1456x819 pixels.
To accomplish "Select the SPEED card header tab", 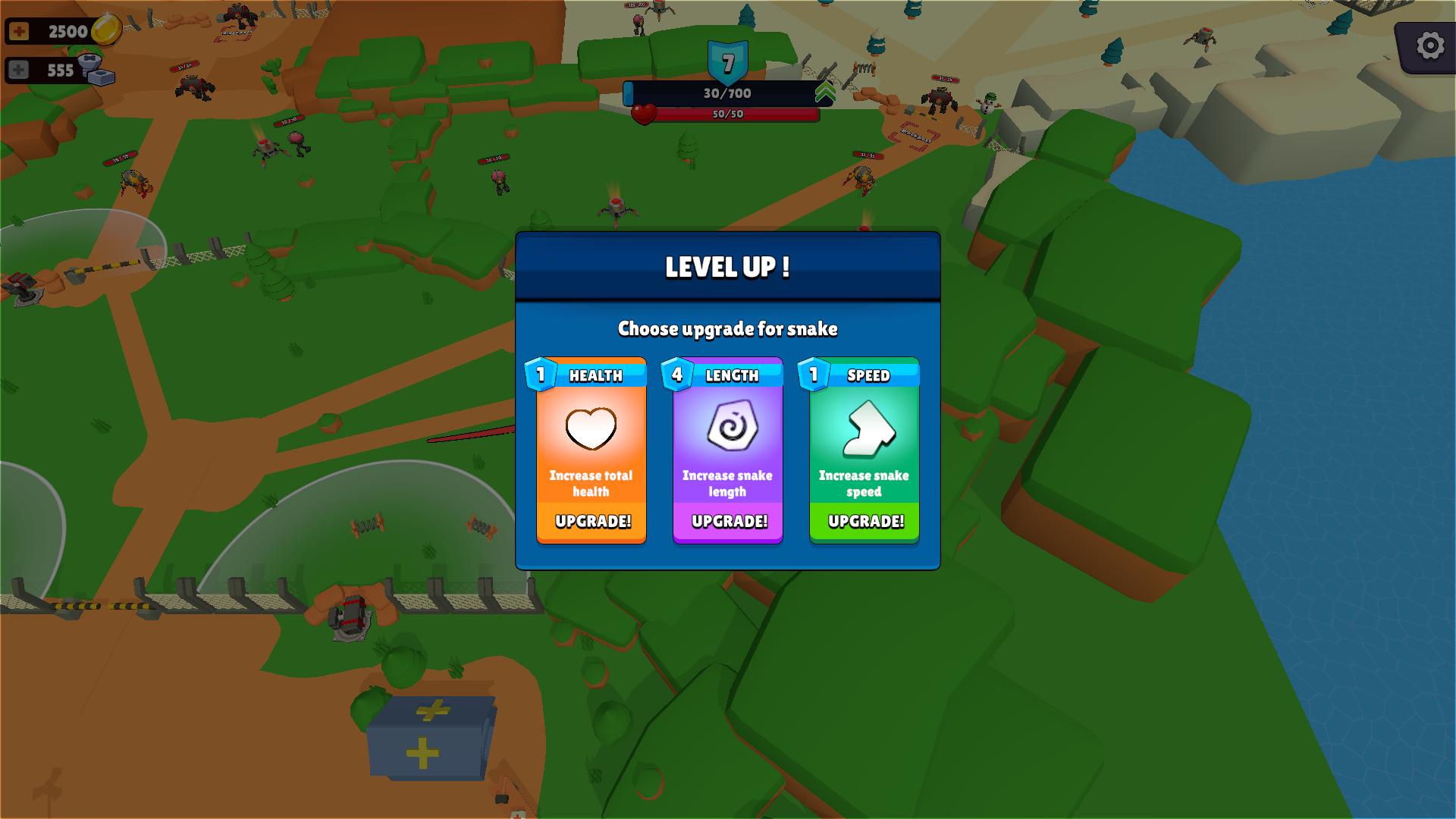I will (x=867, y=375).
